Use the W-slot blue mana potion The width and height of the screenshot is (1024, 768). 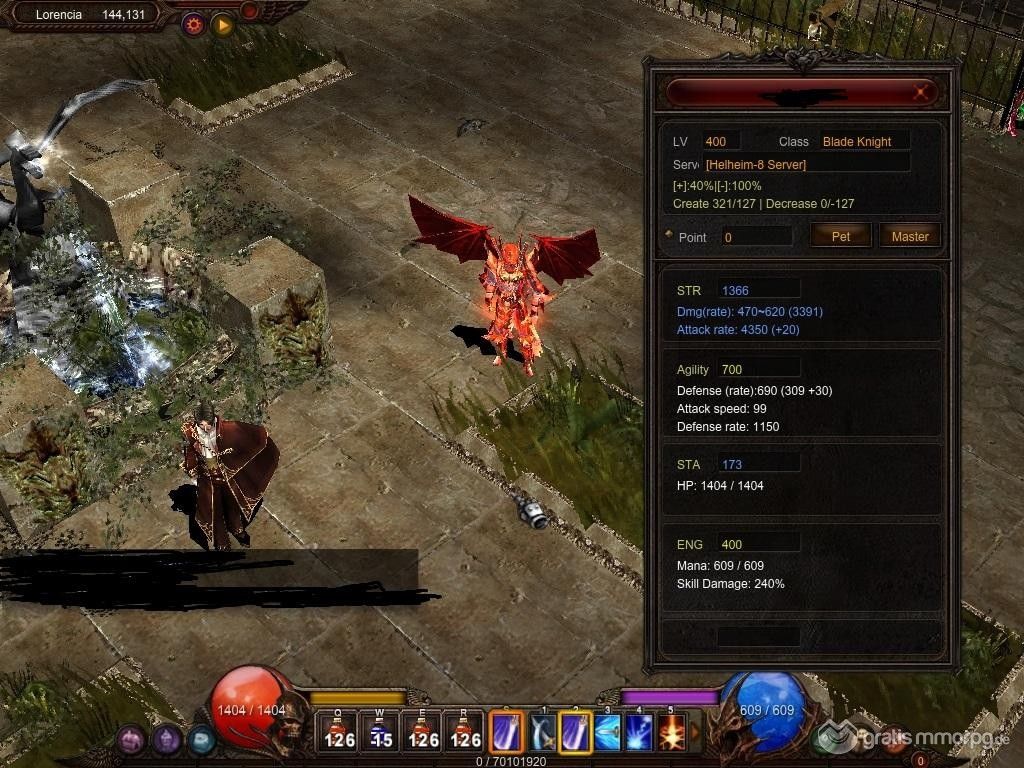pyautogui.click(x=381, y=732)
